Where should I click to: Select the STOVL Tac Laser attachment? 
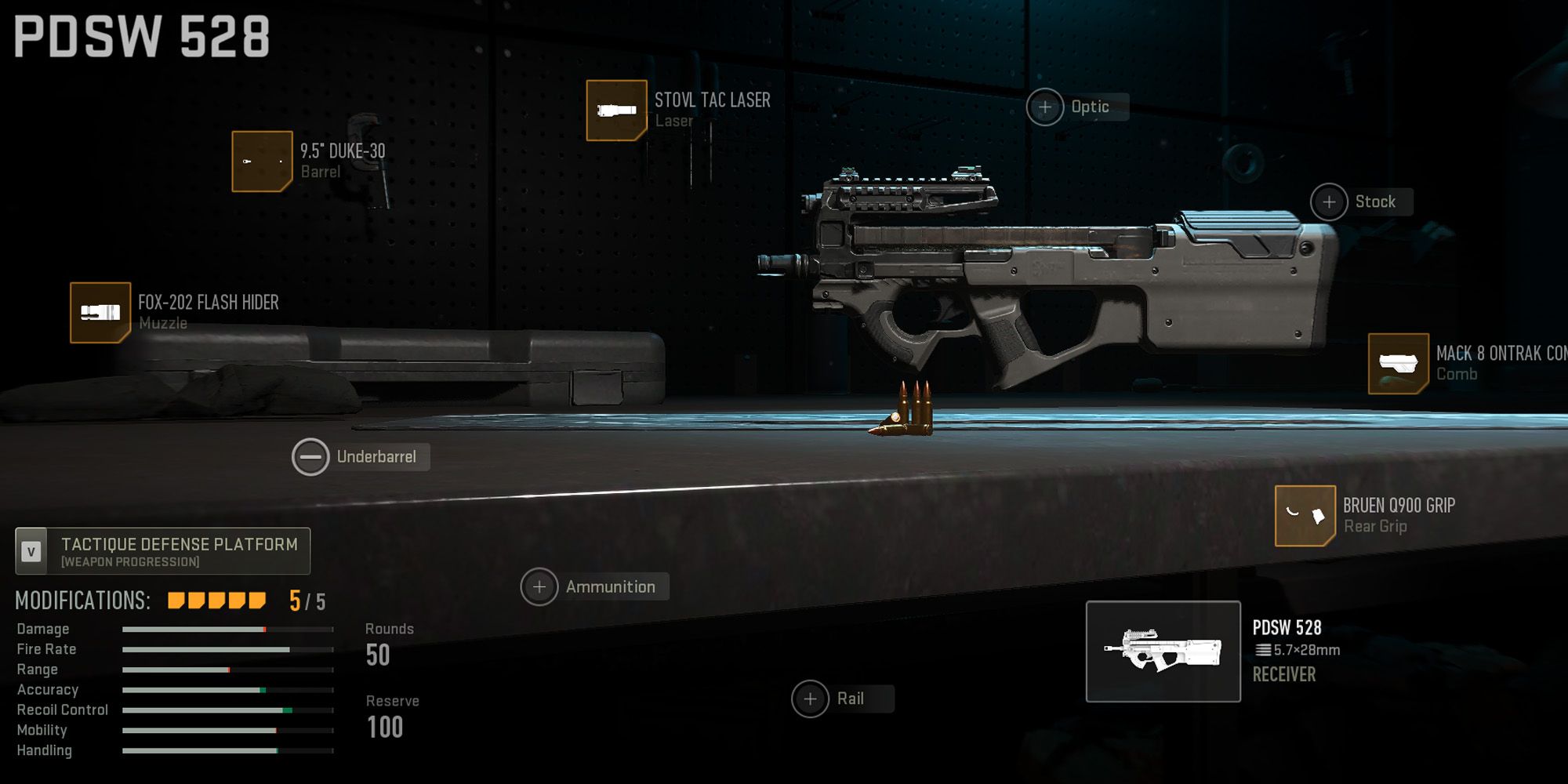[x=616, y=110]
